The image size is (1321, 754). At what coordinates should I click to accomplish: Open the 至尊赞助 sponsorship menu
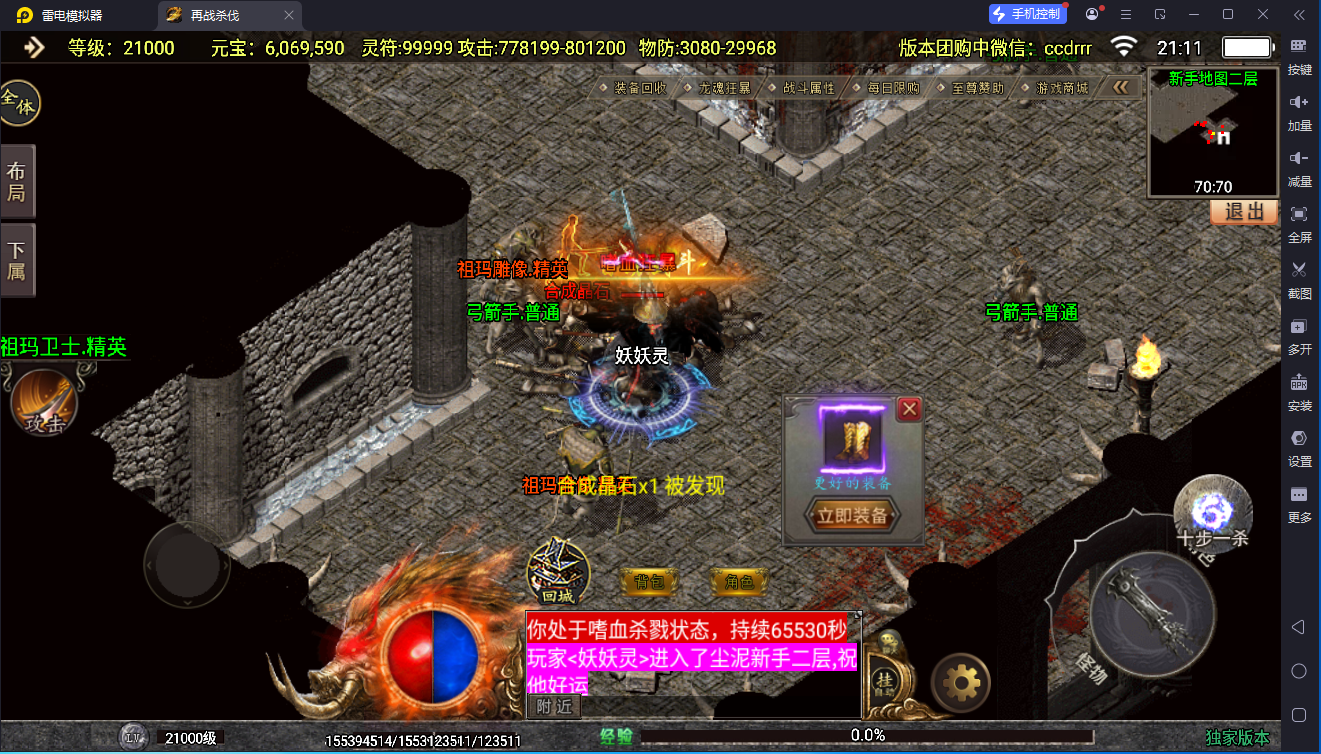click(977, 88)
